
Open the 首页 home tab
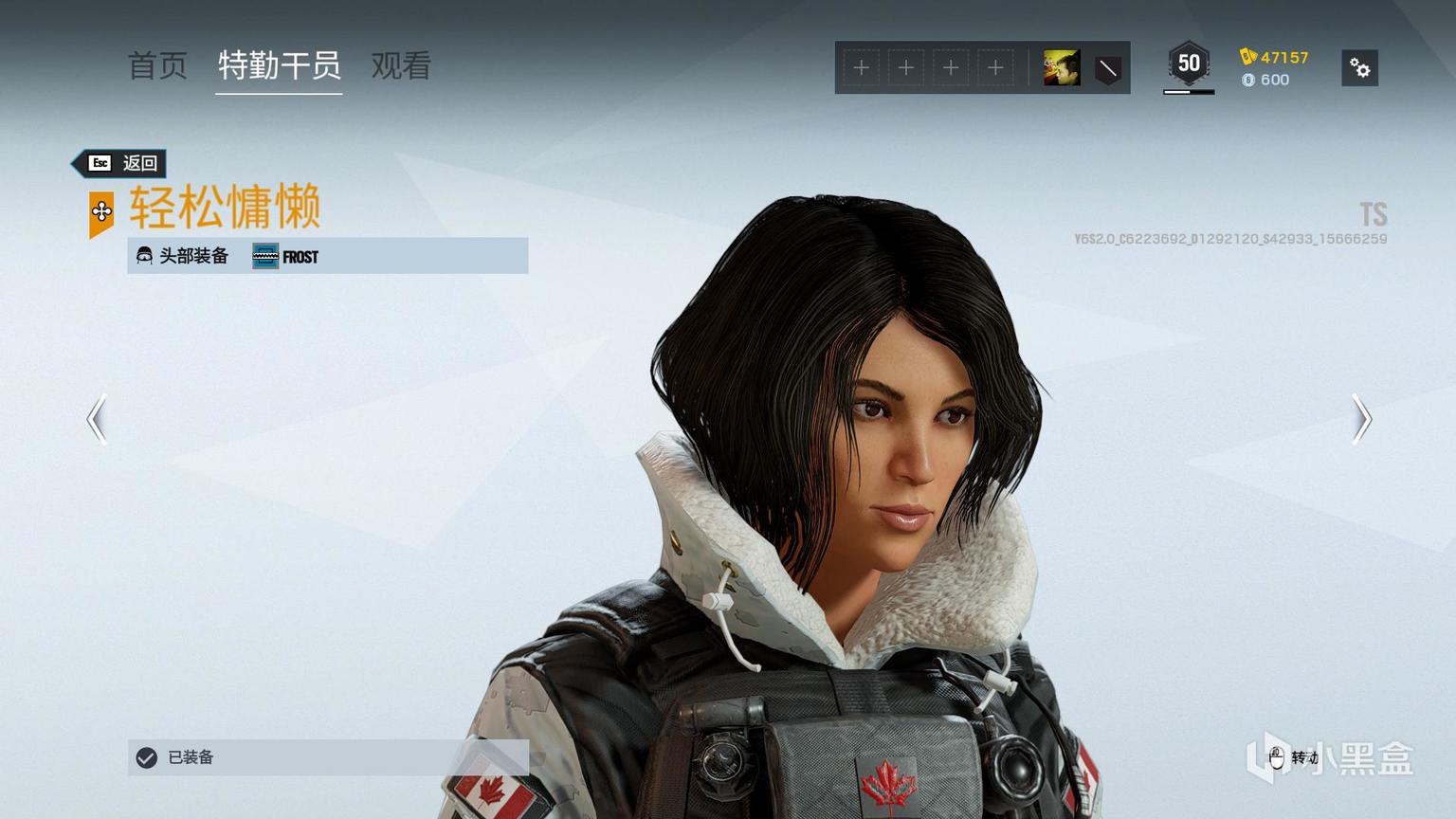click(157, 65)
